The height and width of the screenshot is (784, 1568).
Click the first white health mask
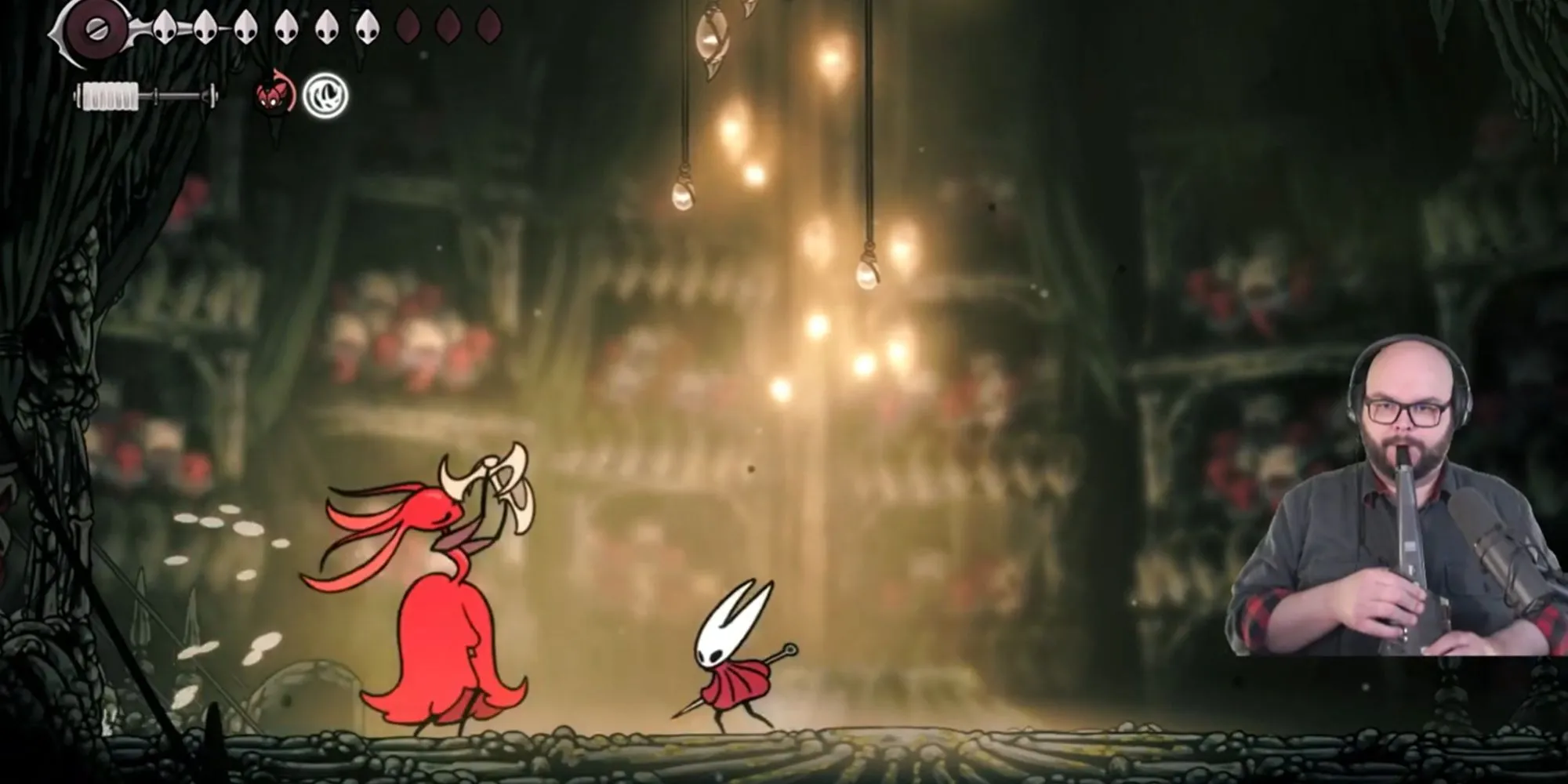165,27
